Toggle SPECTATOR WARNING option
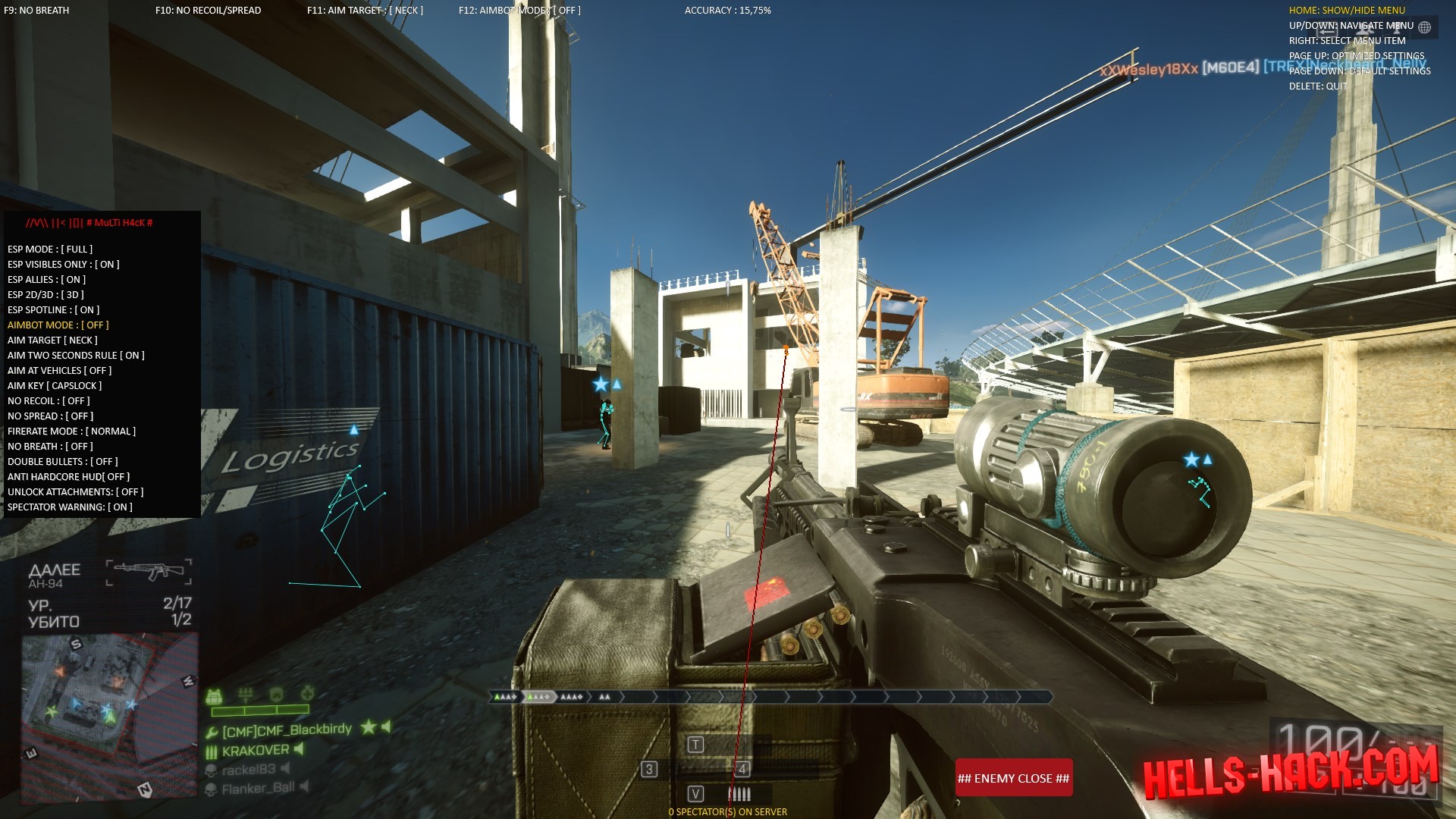 70,507
